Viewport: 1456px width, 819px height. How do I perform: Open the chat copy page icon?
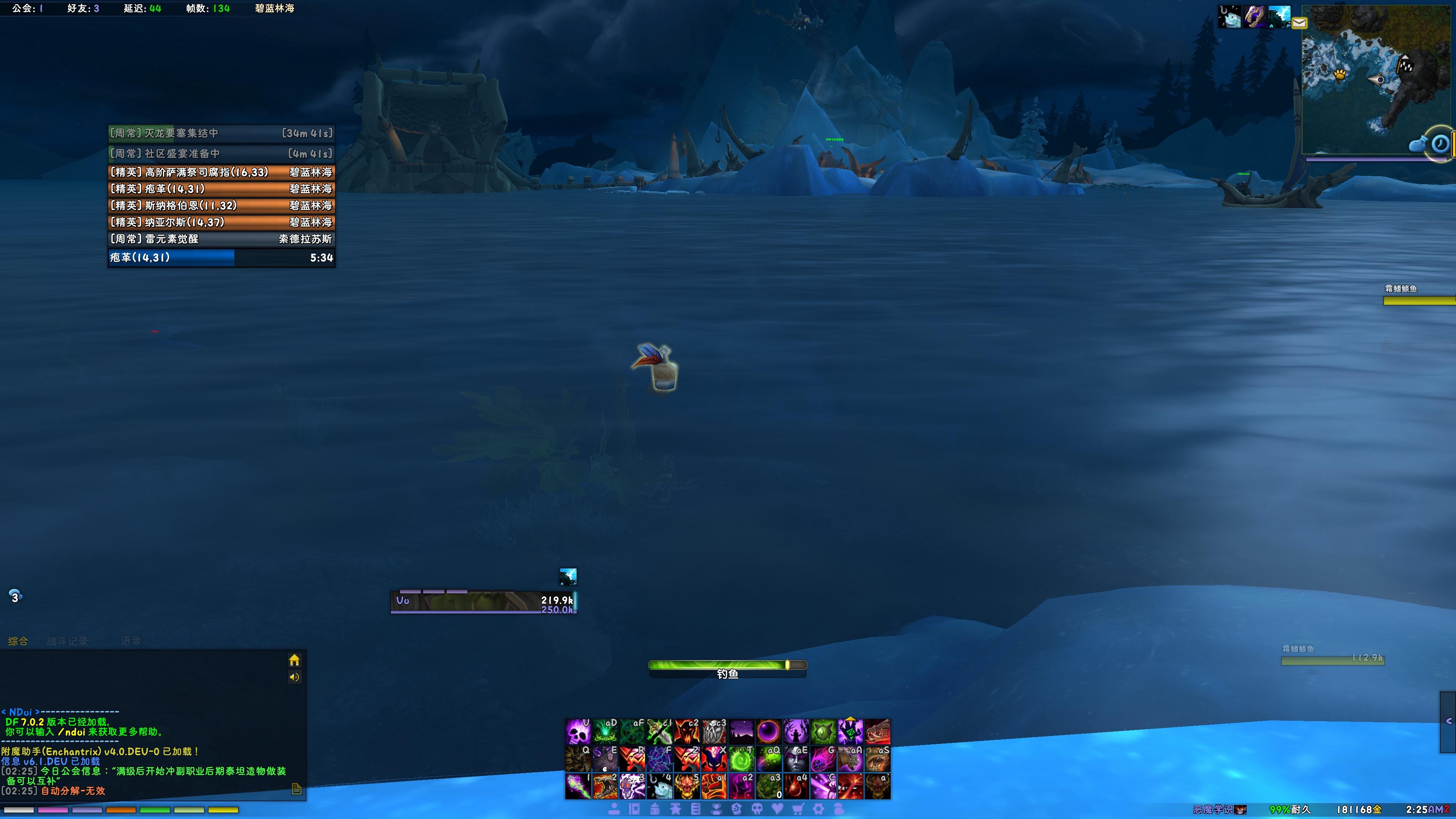coord(297,789)
